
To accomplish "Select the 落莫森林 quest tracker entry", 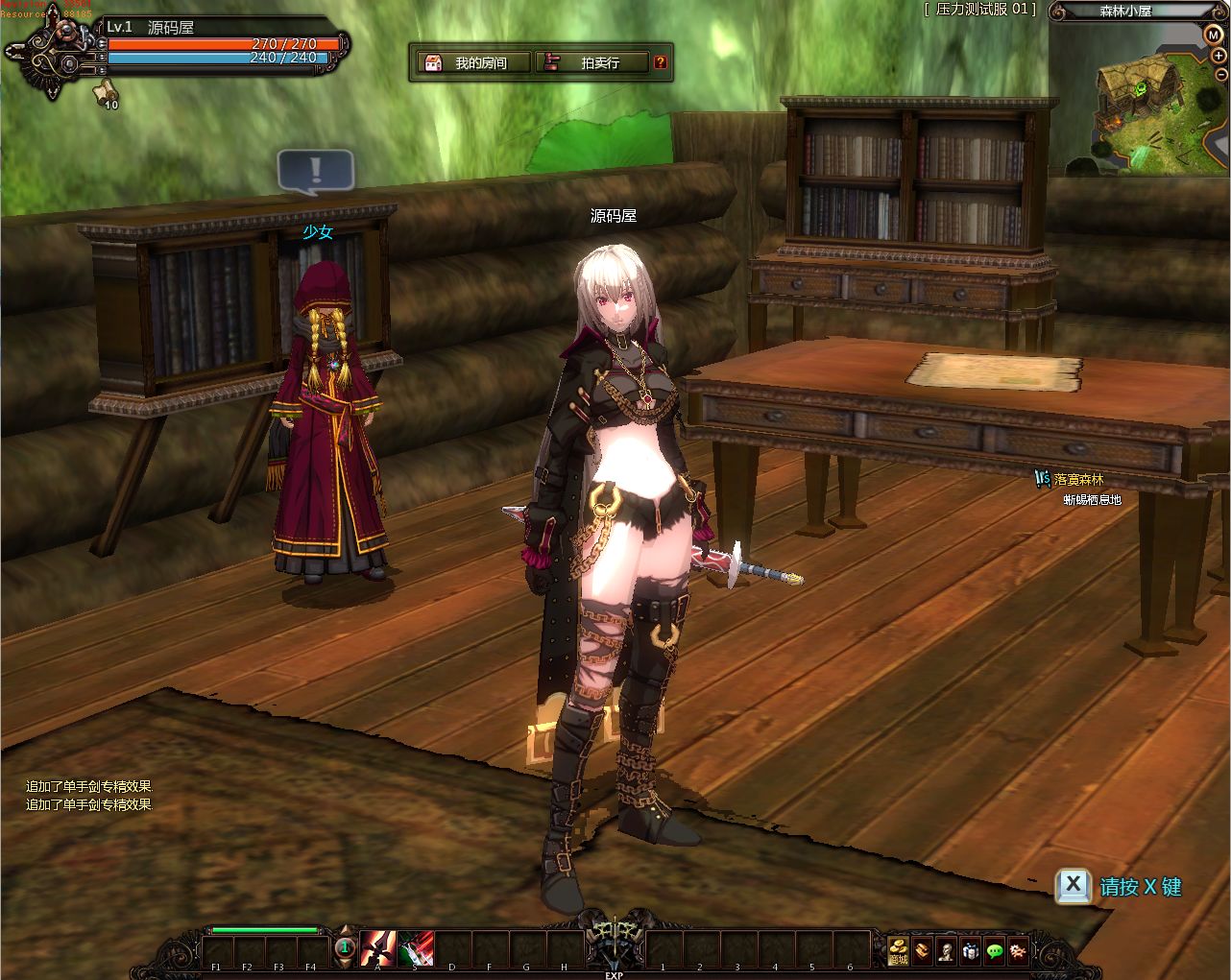I will click(1078, 479).
